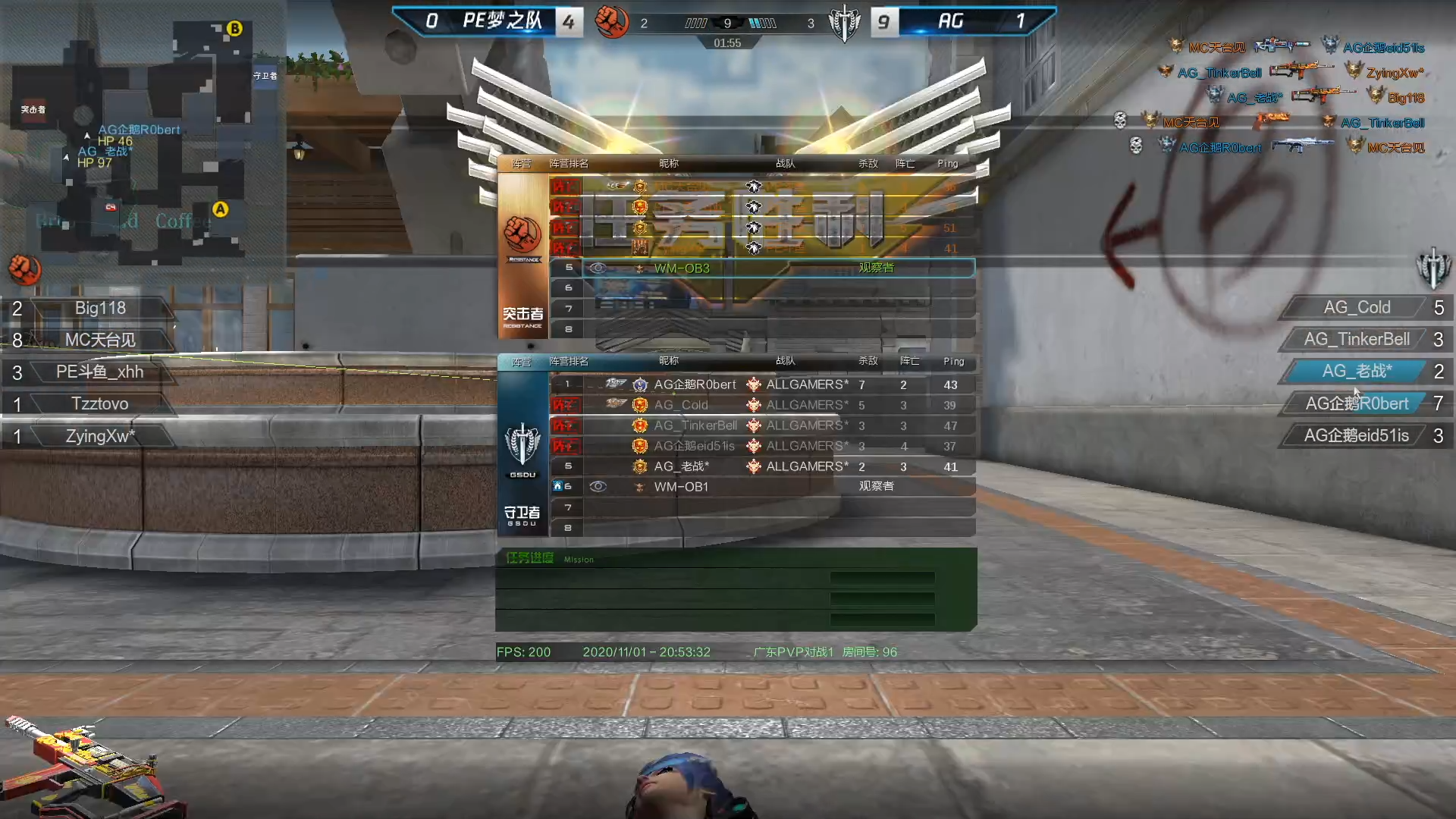
Task: Select AG_TinkerBell in the defender list
Action: (1356, 339)
